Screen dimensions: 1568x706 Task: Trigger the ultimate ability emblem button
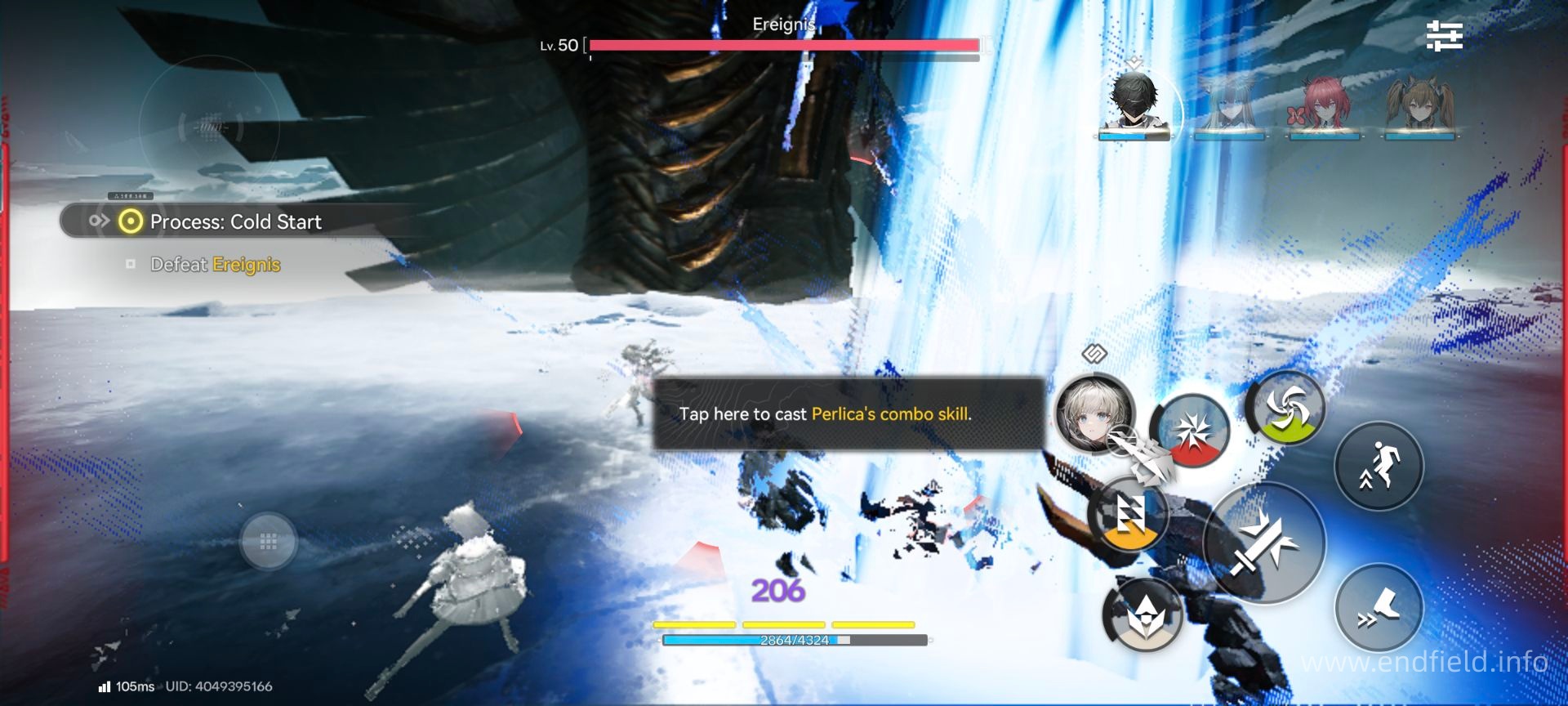(x=1143, y=614)
